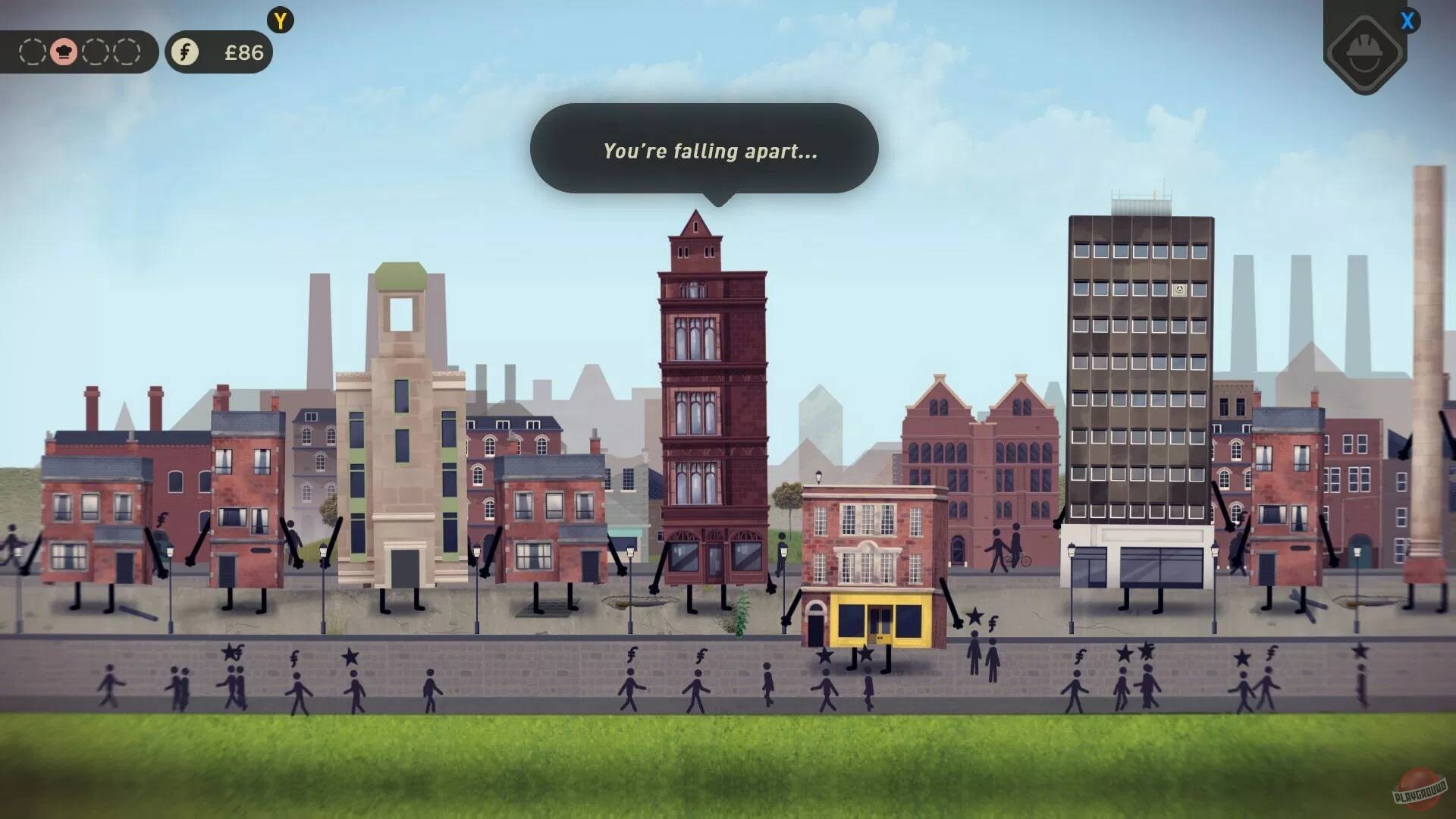Click the £86 money amount

coord(243,52)
